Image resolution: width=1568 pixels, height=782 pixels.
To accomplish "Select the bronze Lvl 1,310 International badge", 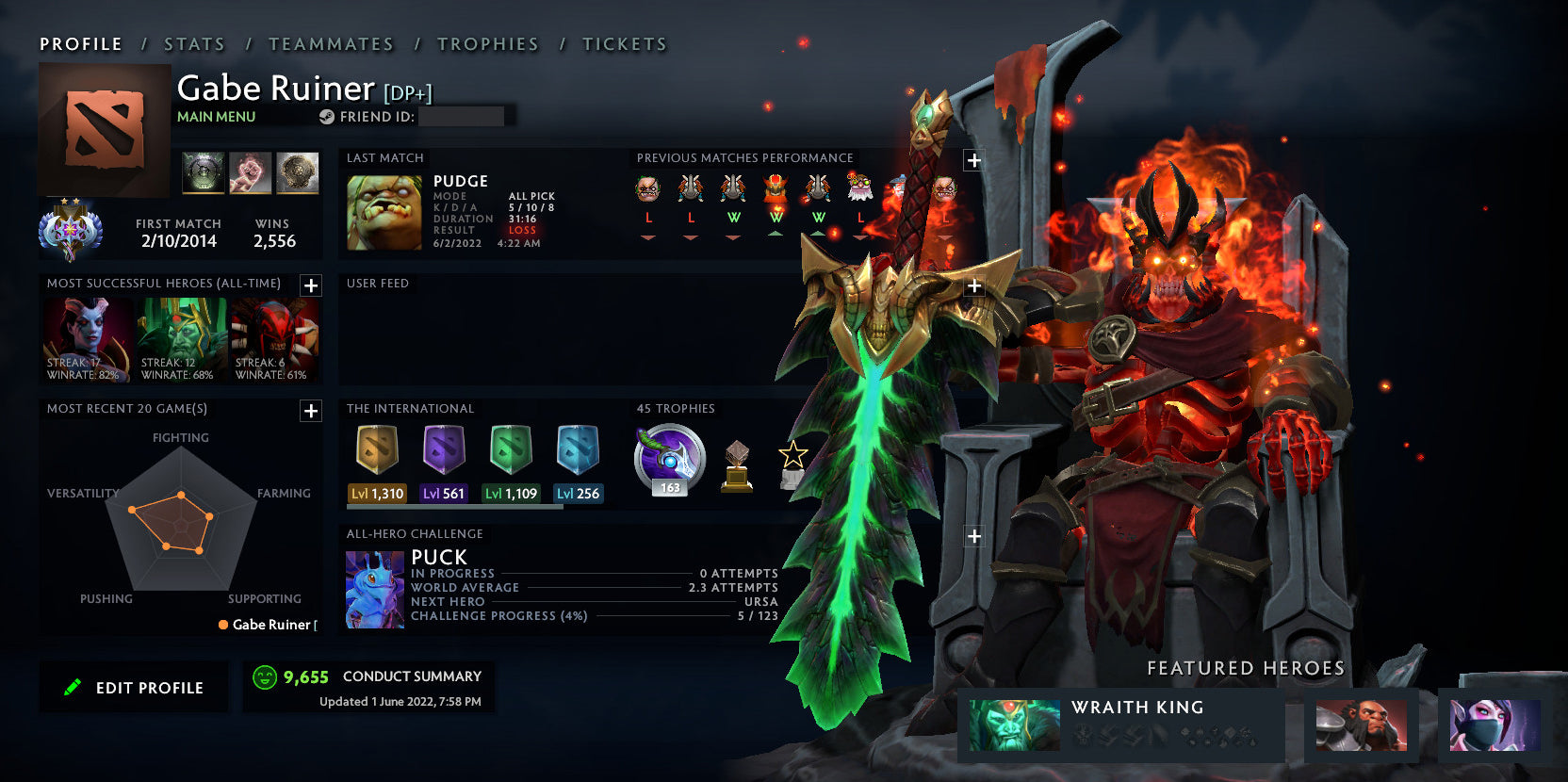I will (376, 452).
